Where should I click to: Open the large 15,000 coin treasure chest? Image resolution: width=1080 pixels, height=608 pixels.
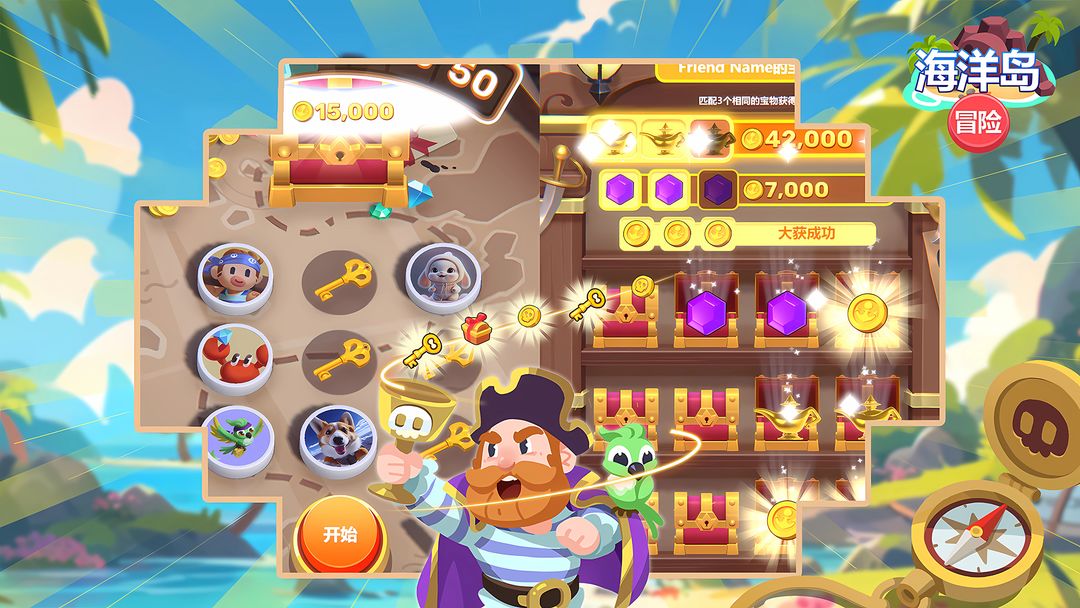click(341, 160)
